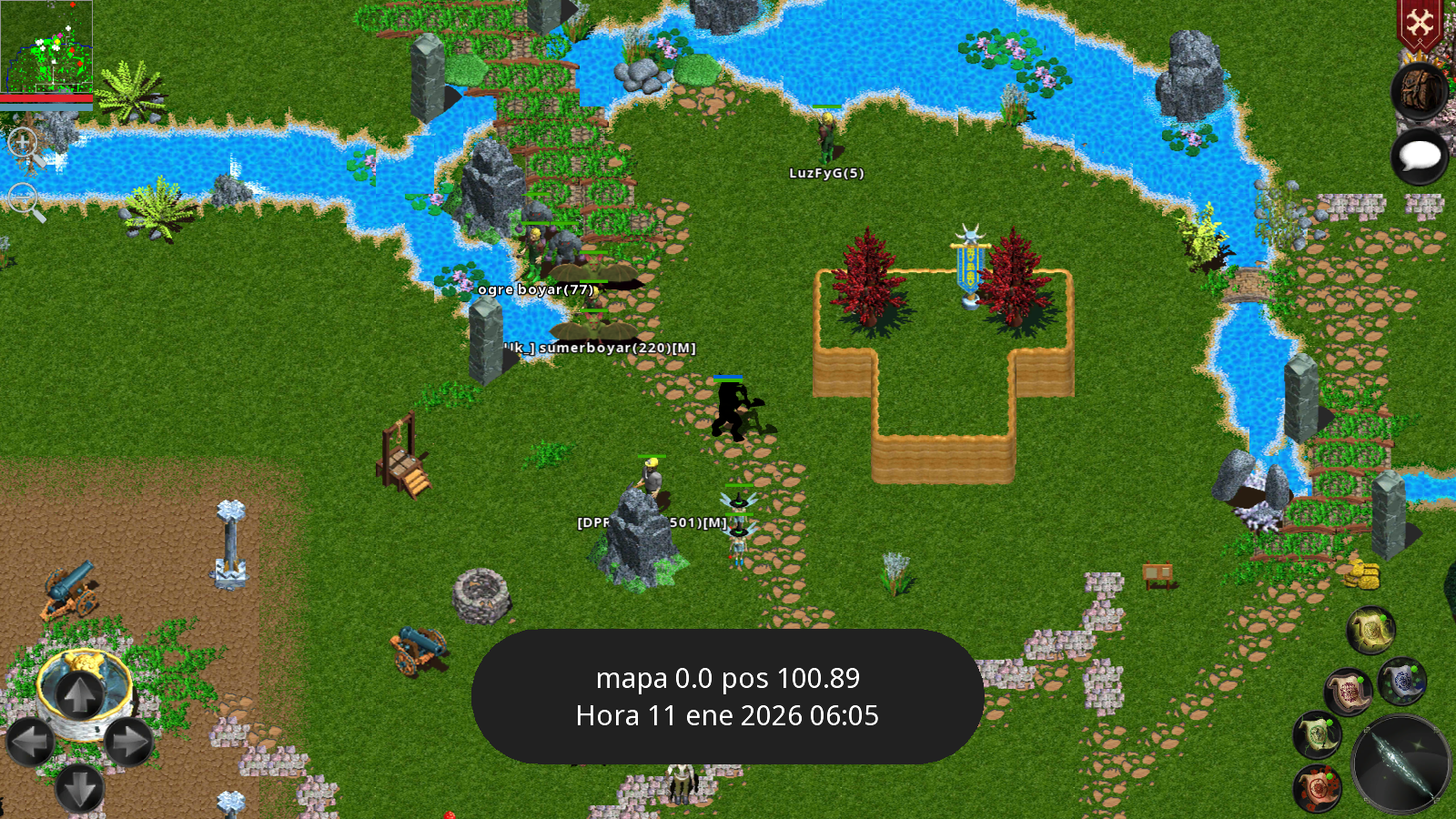Click the zoom-in magnifier icon
The width and height of the screenshot is (1456, 819).
point(23,143)
